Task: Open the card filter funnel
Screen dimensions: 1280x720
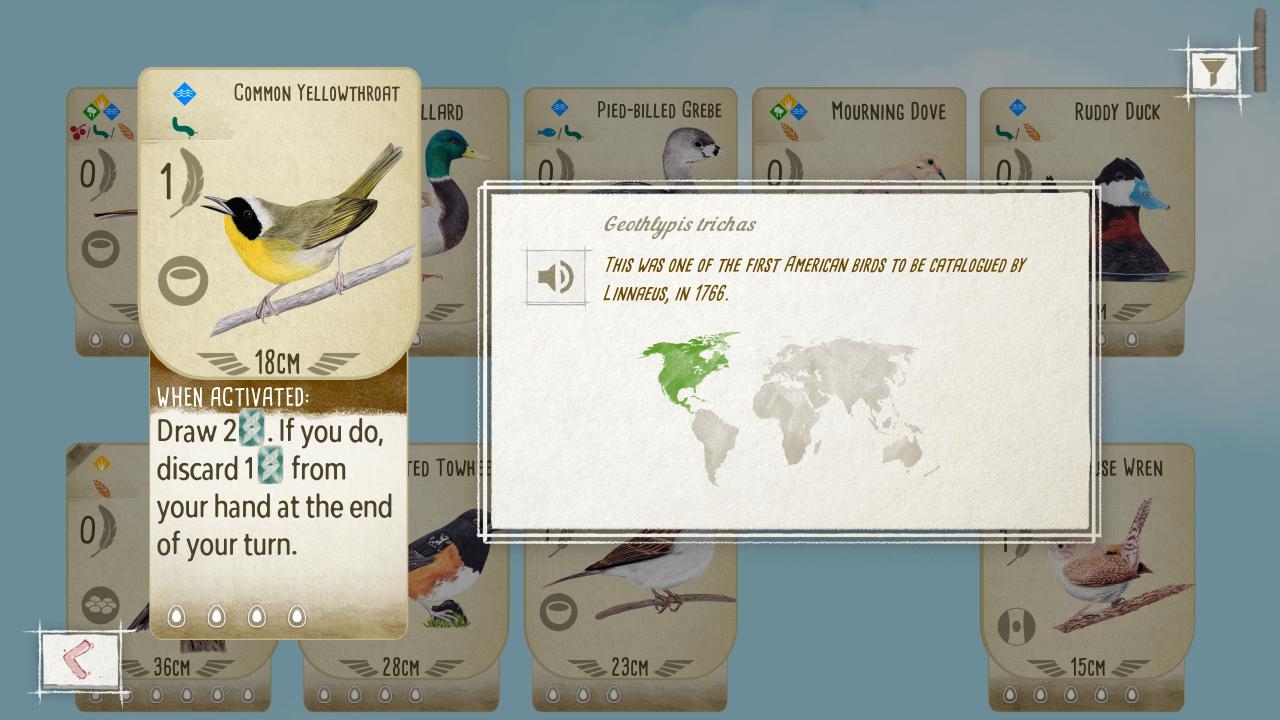Action: [1213, 72]
